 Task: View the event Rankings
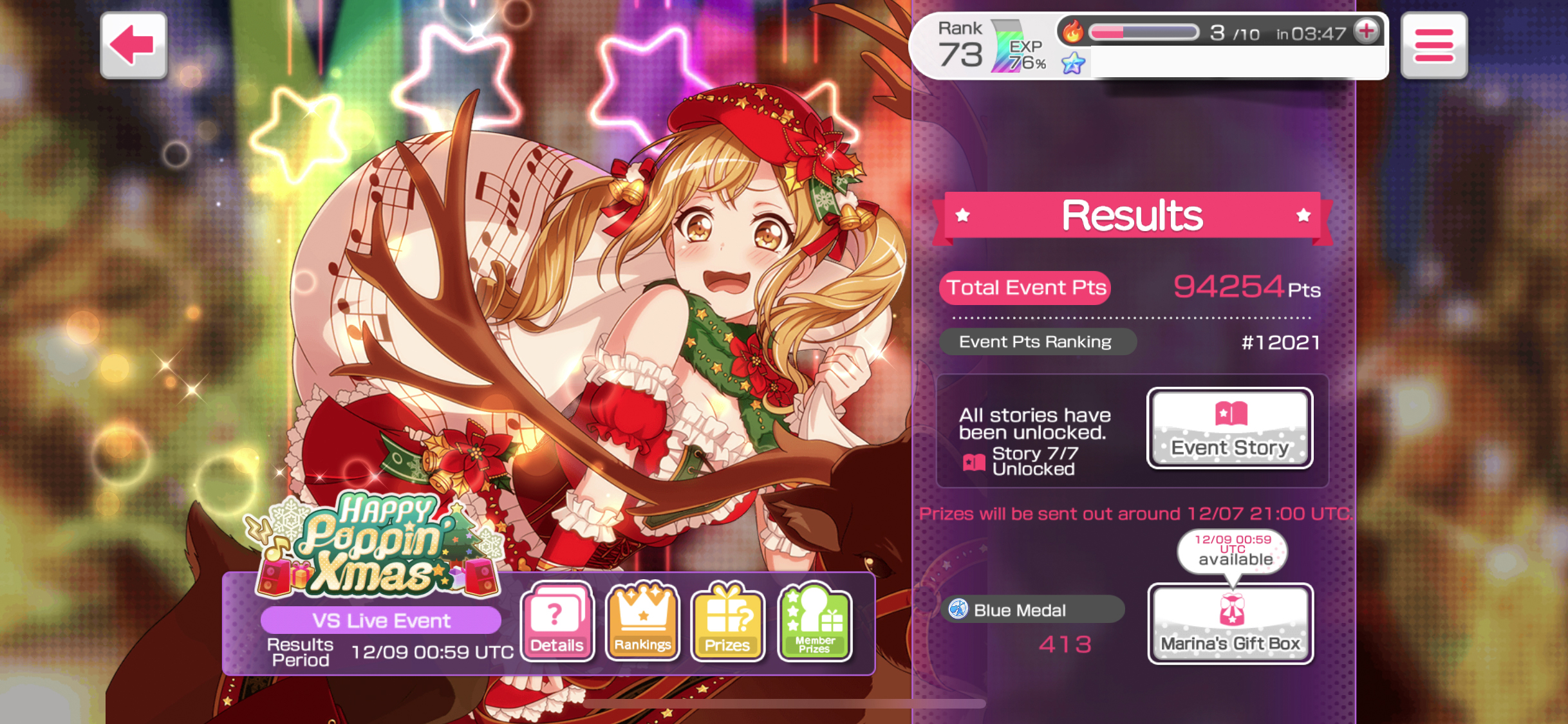pos(642,622)
